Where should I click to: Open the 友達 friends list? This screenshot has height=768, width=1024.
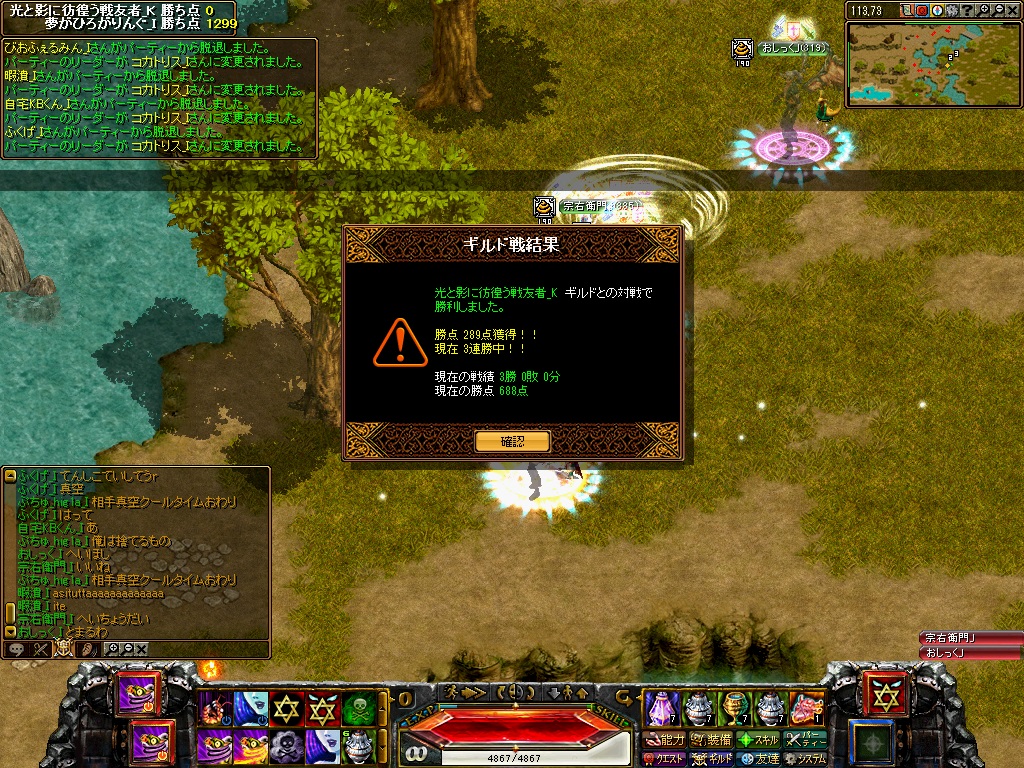[759, 759]
